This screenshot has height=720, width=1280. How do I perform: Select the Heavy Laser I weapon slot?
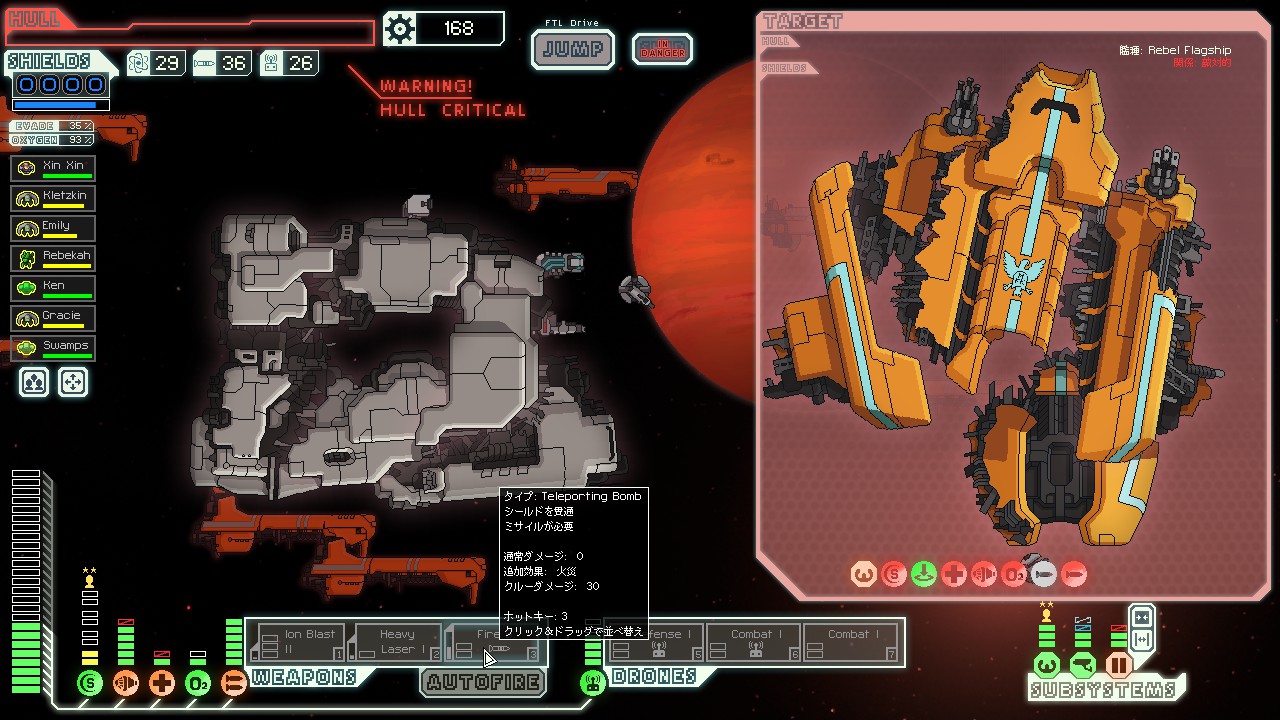pos(396,642)
